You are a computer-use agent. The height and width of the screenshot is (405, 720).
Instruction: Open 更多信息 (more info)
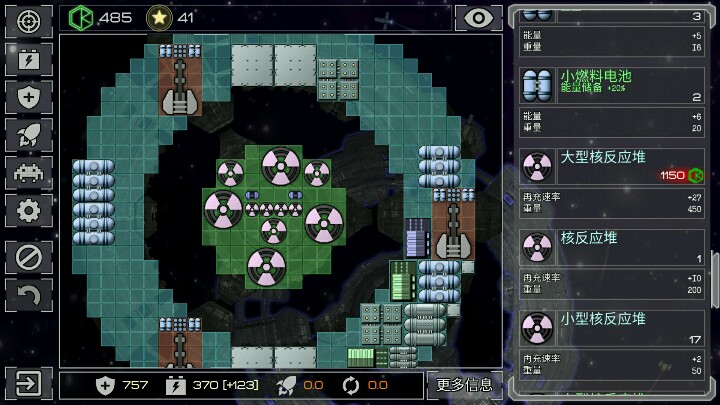coord(465,384)
